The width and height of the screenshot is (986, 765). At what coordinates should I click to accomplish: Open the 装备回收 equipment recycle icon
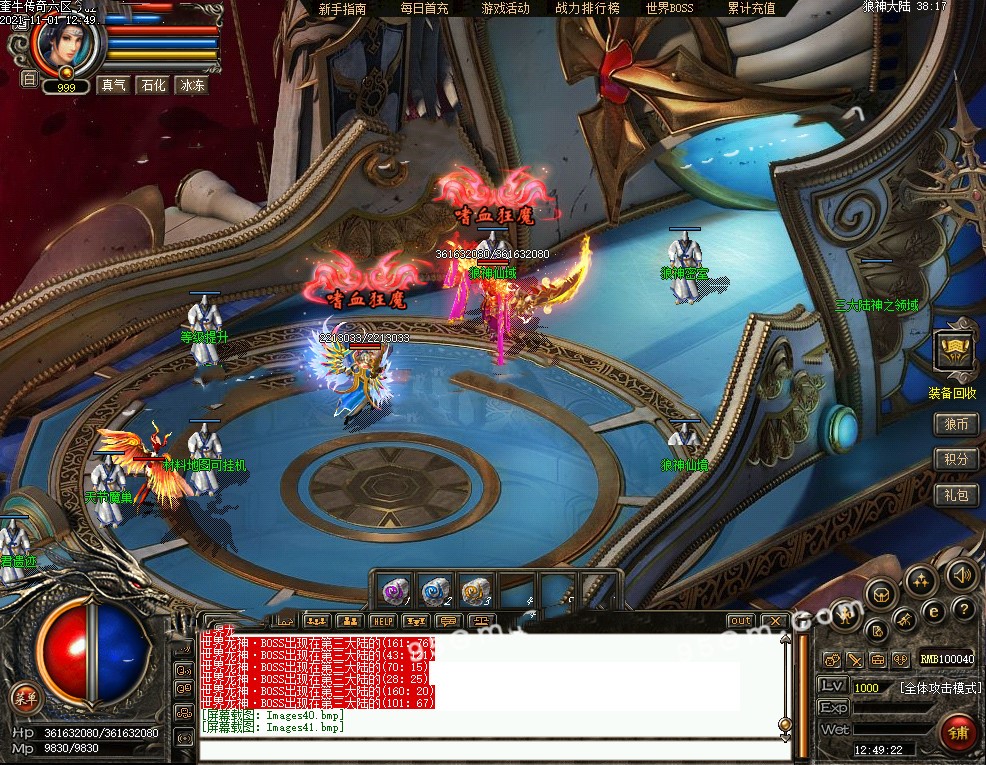(954, 352)
